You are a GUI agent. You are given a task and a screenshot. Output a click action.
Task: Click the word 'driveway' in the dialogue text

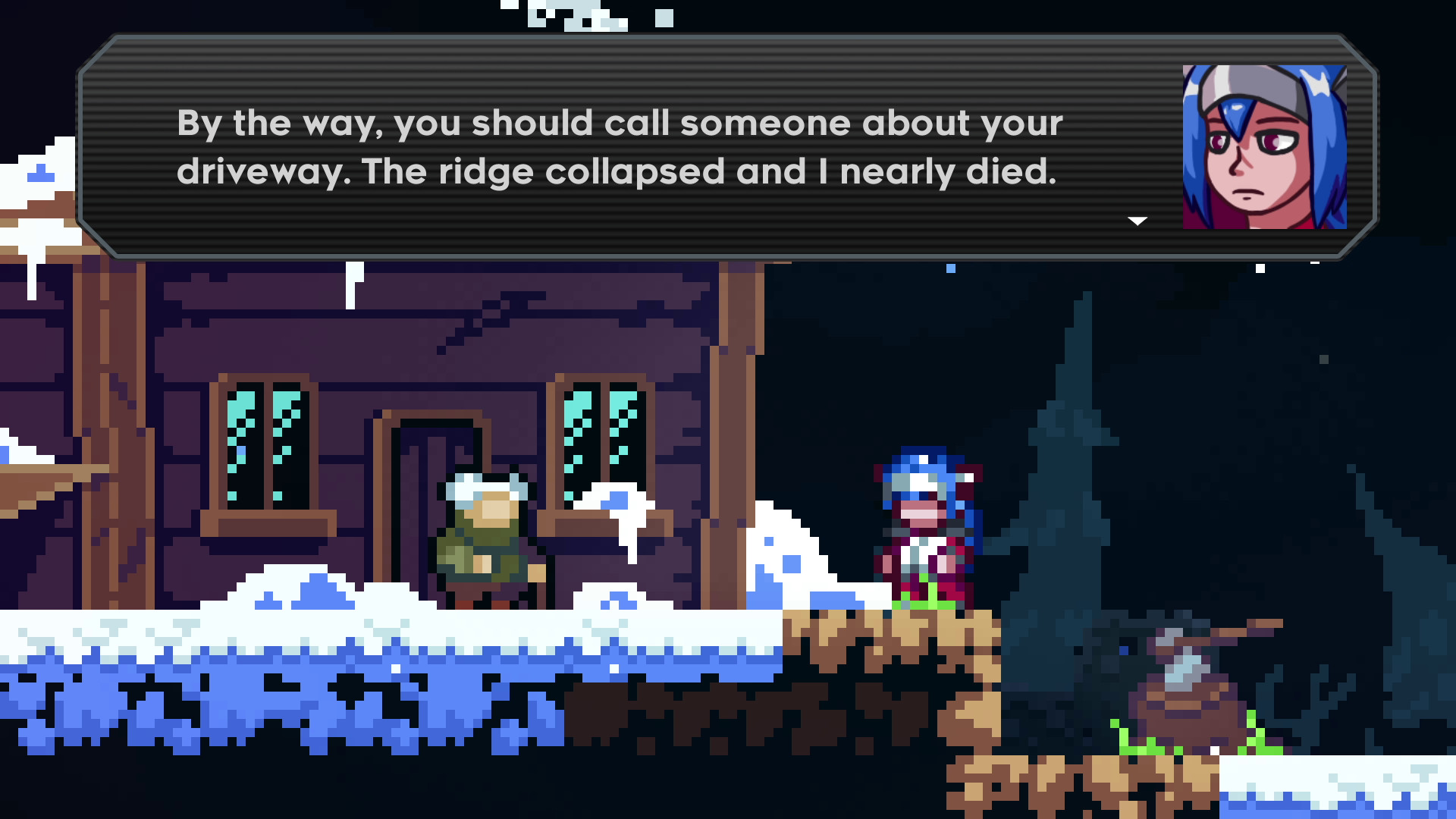click(258, 171)
